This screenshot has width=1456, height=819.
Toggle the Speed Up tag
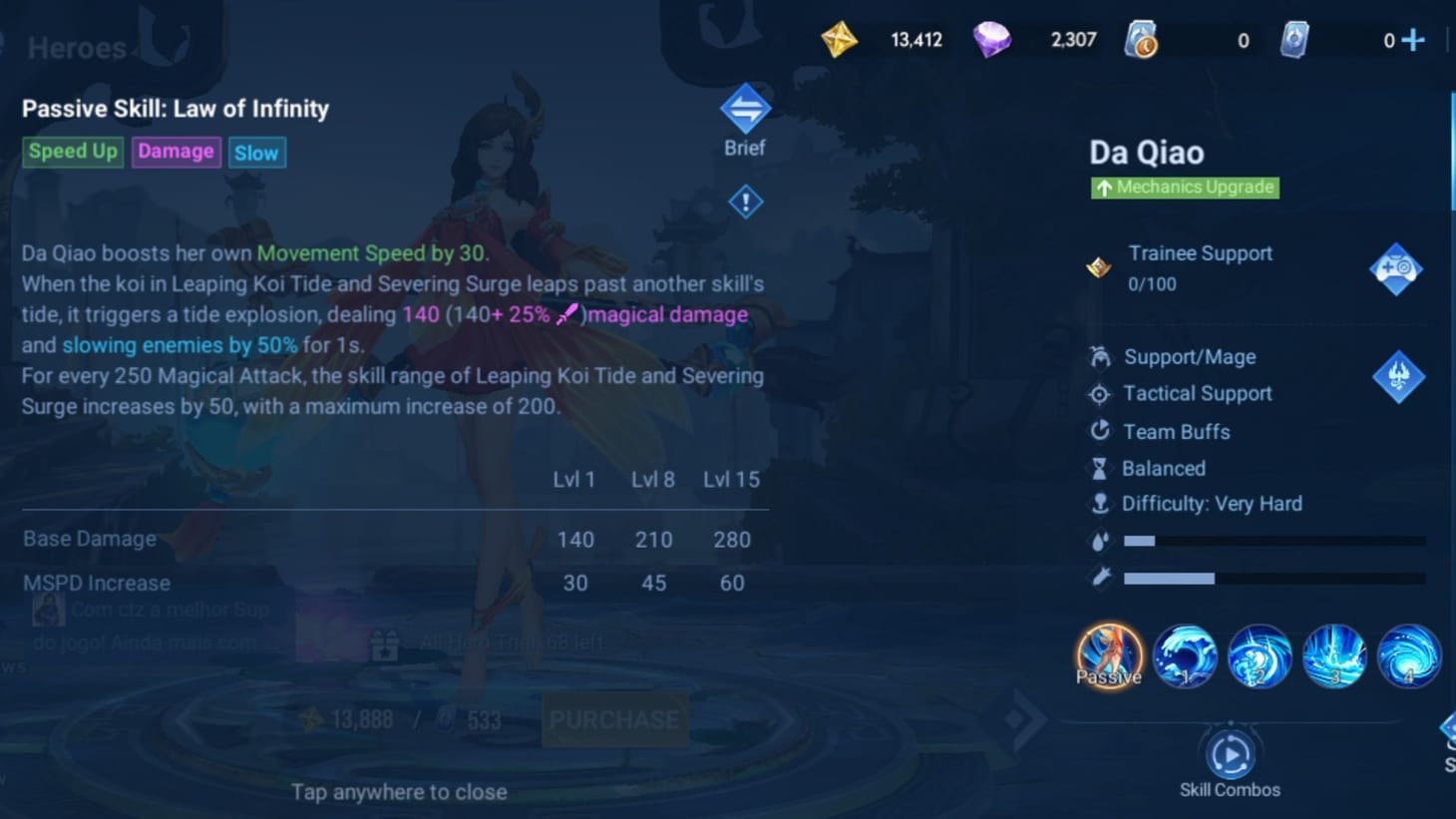click(72, 152)
